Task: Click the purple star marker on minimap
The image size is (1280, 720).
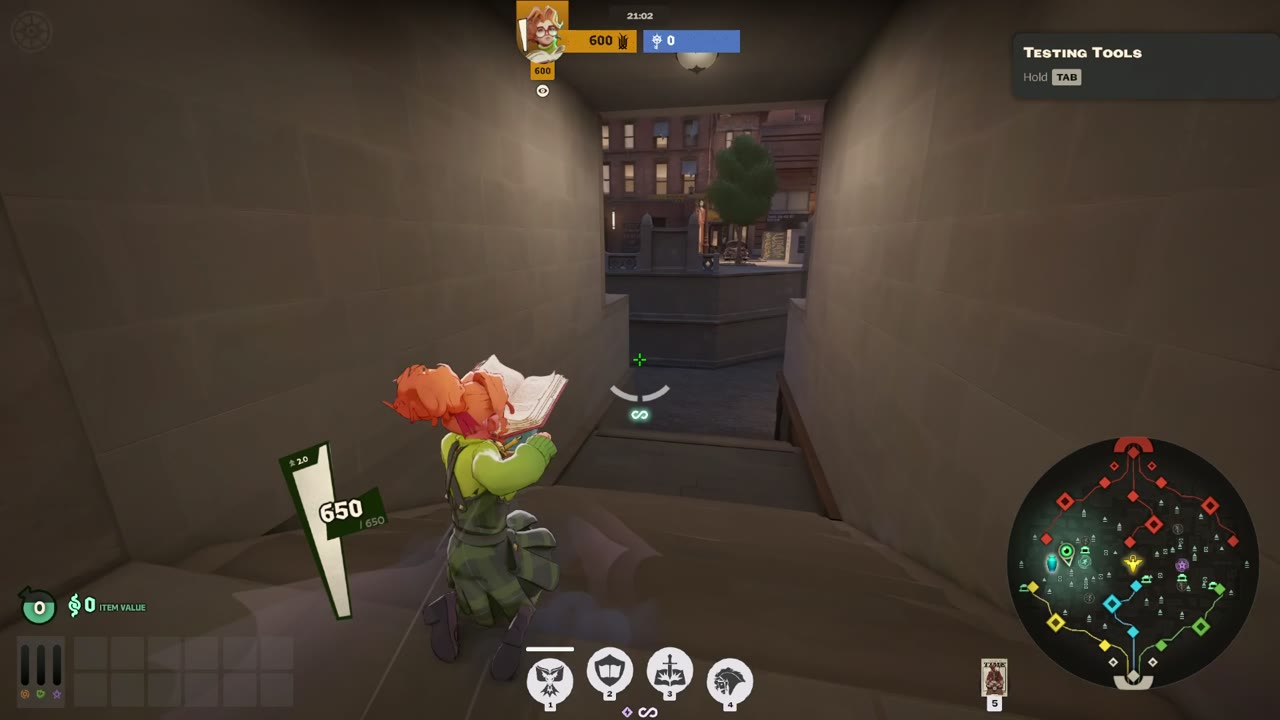Action: pos(1182,566)
